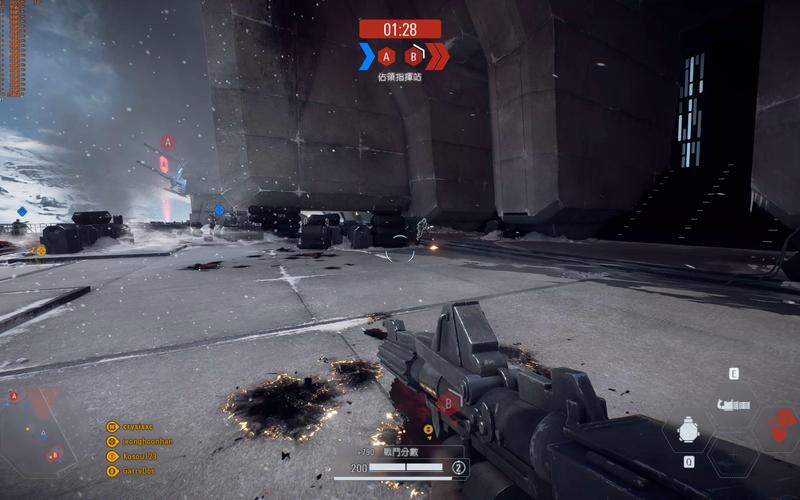
Task: Select squad member jeonghoonhan in the squad list
Action: coord(140,441)
